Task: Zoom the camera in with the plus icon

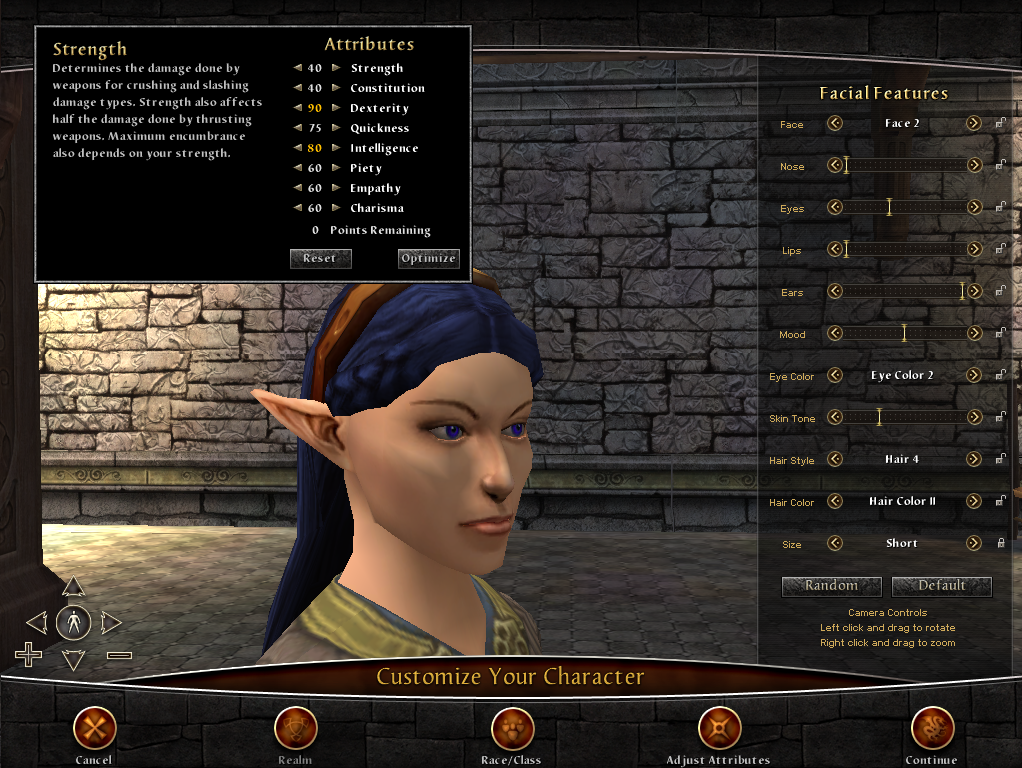Action: click(29, 655)
